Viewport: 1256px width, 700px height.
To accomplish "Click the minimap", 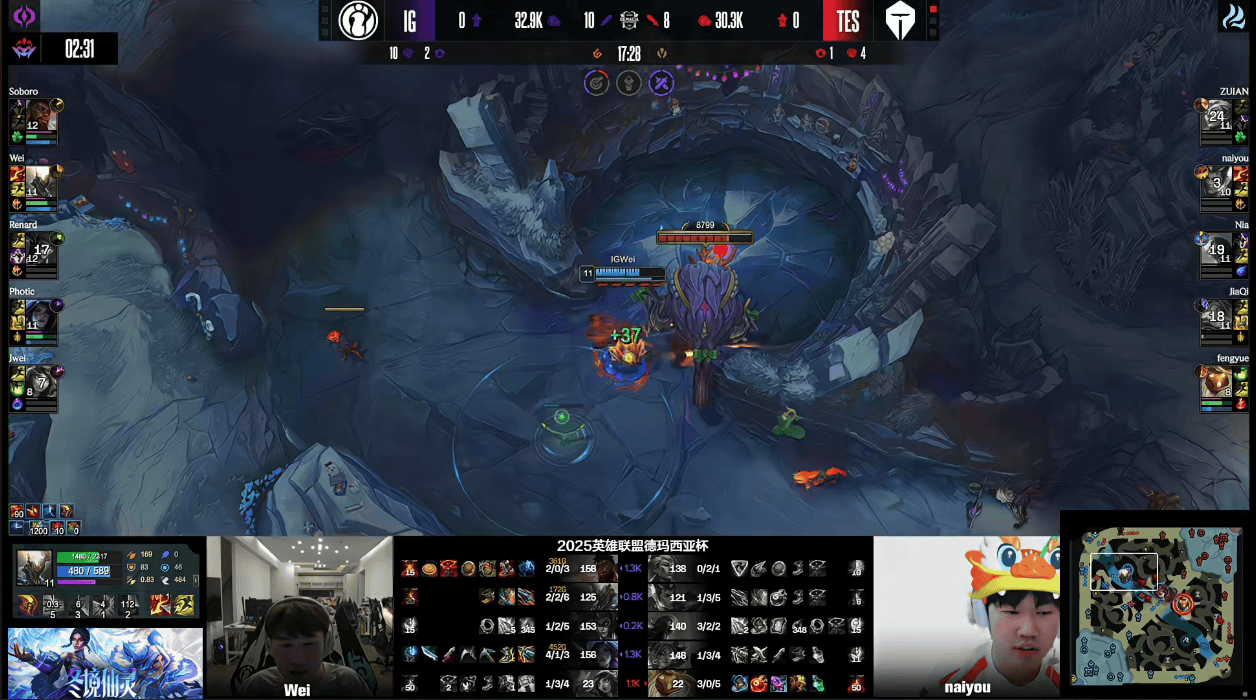I will (1156, 607).
